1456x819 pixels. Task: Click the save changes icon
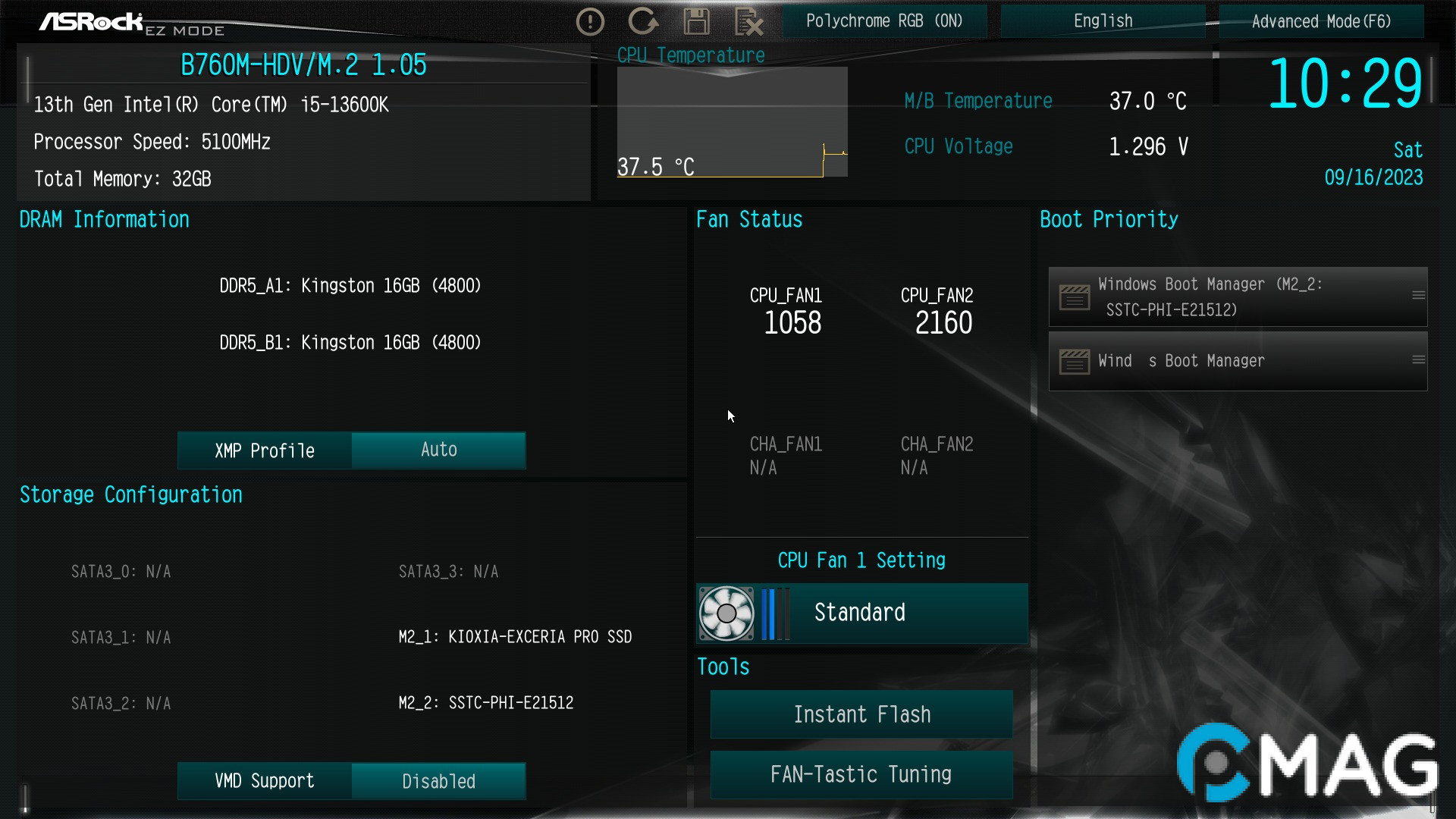[x=696, y=21]
